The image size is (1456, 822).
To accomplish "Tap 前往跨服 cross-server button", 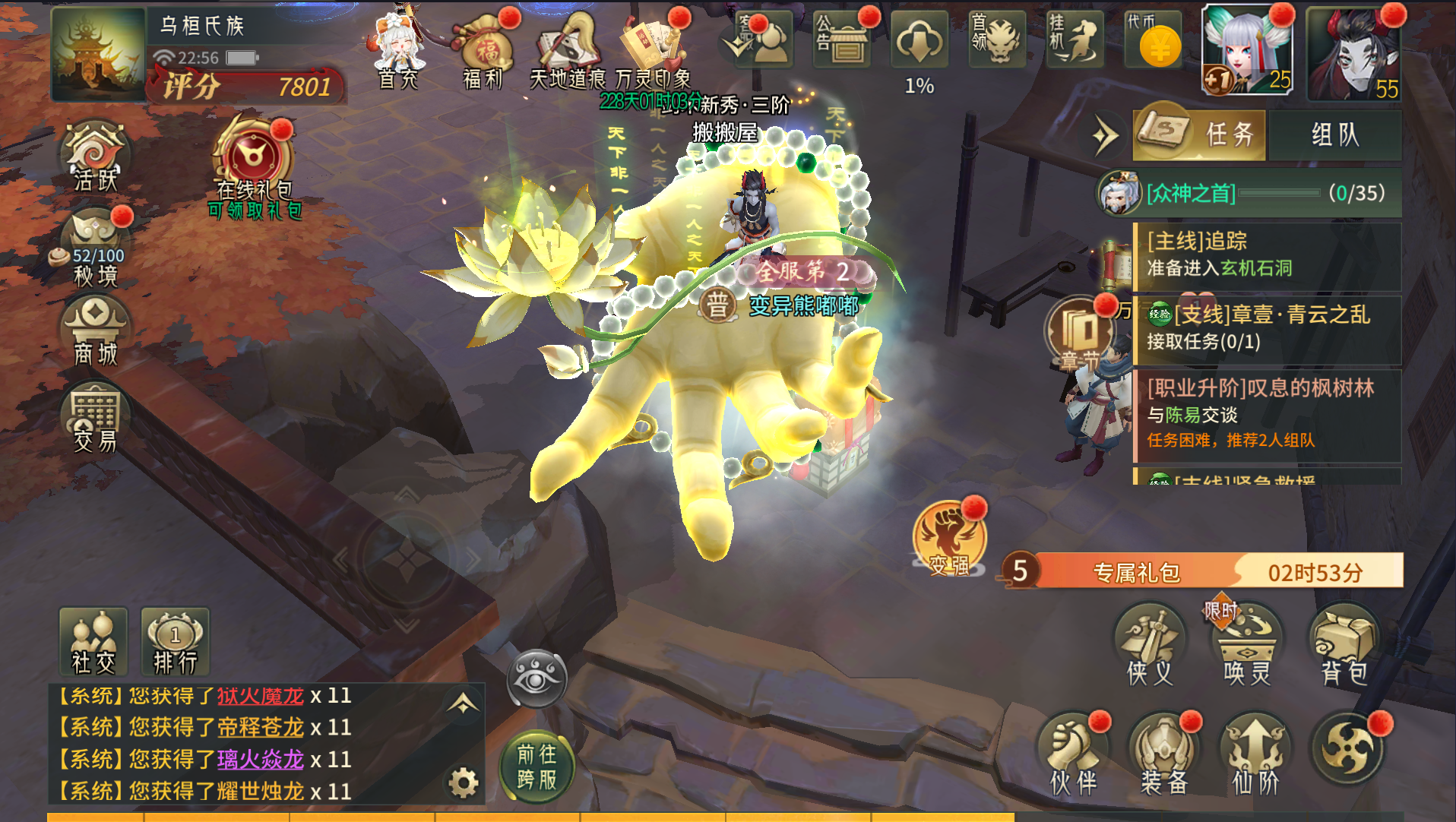I will pos(537,766).
